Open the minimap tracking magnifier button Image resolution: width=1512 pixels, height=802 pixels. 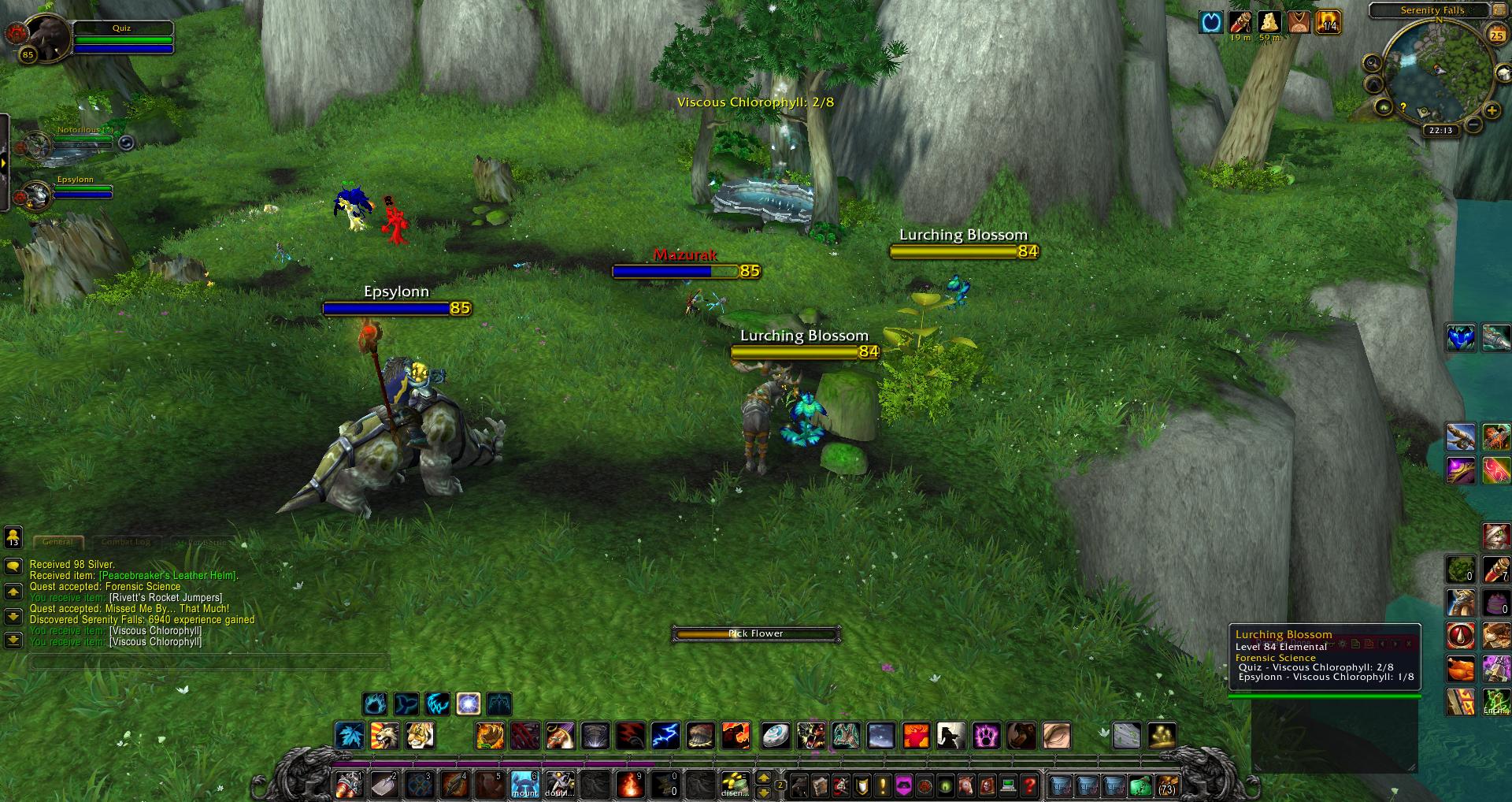pos(1373,63)
